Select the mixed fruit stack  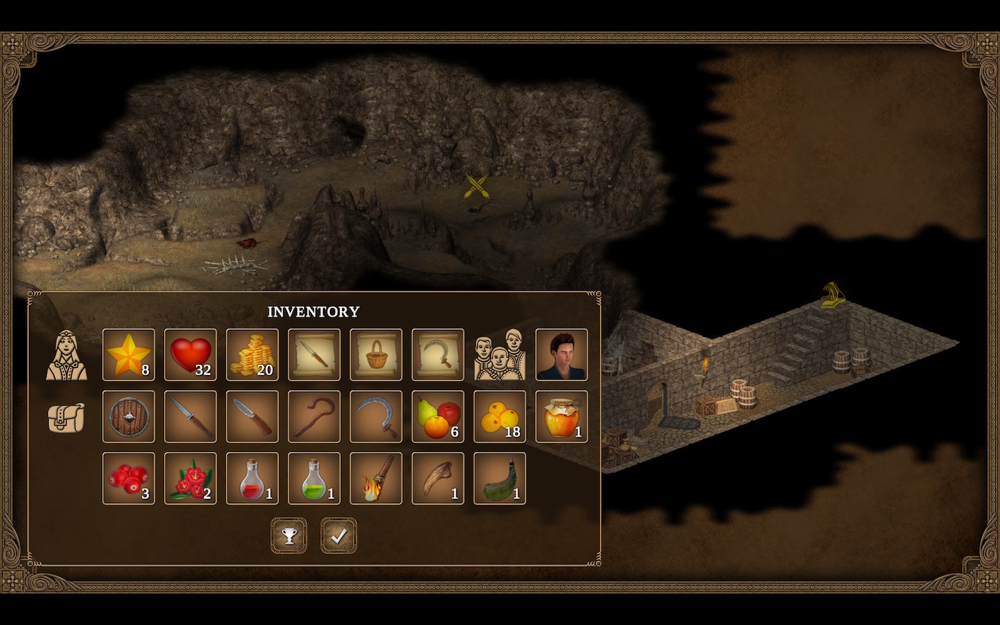[x=439, y=417]
